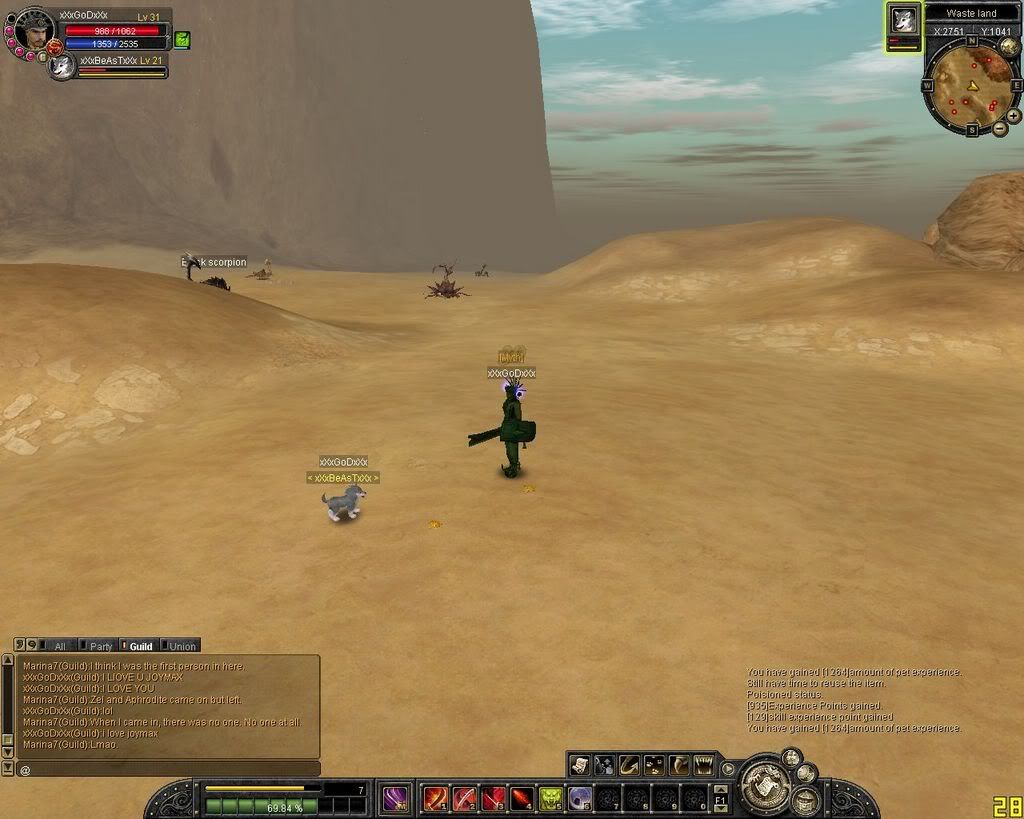
Task: Use the hotbar slot 6 swirl skill
Action: [x=580, y=798]
